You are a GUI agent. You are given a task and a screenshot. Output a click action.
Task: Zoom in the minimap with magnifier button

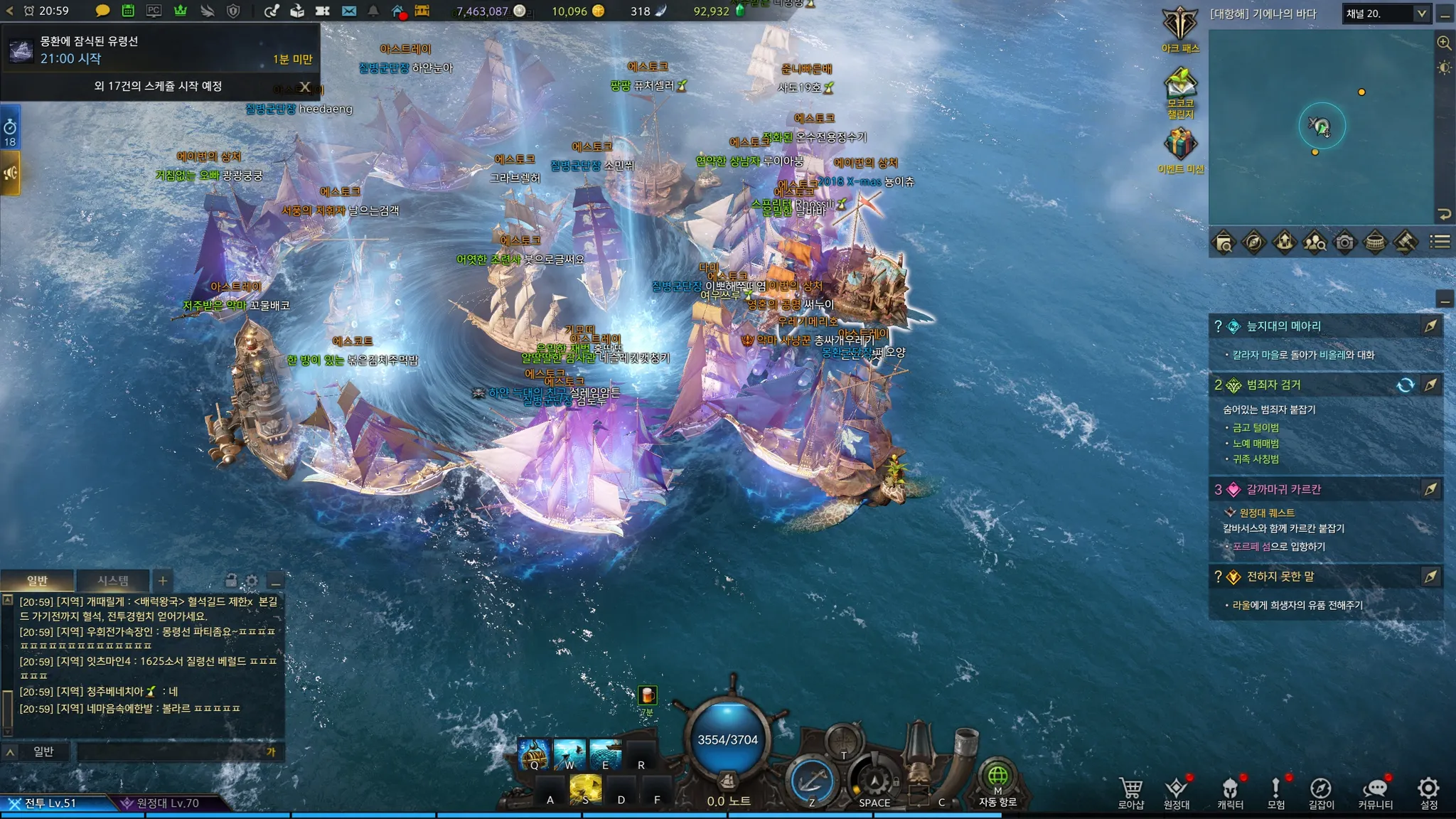[1444, 43]
